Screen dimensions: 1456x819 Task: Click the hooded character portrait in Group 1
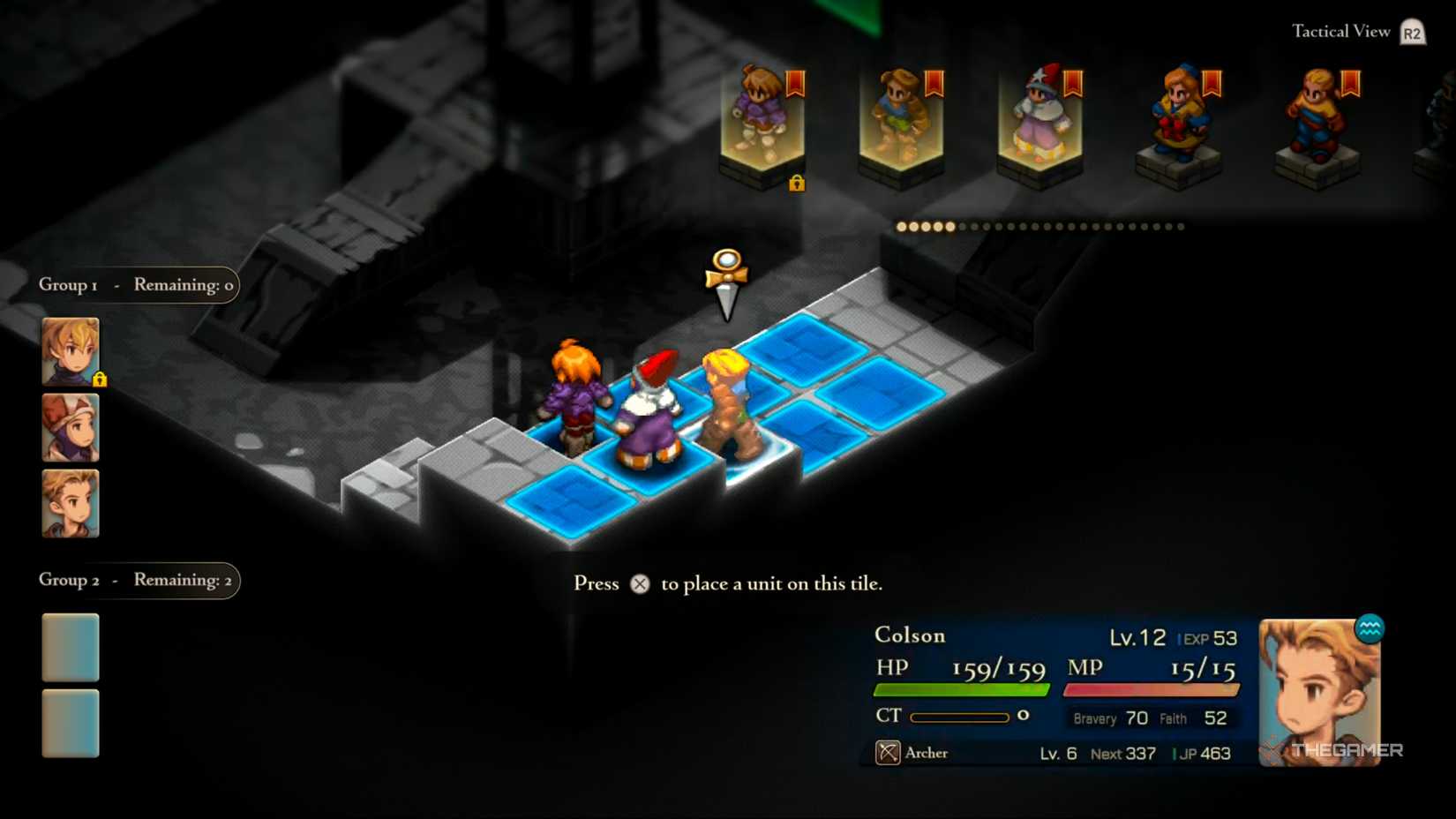pos(71,428)
